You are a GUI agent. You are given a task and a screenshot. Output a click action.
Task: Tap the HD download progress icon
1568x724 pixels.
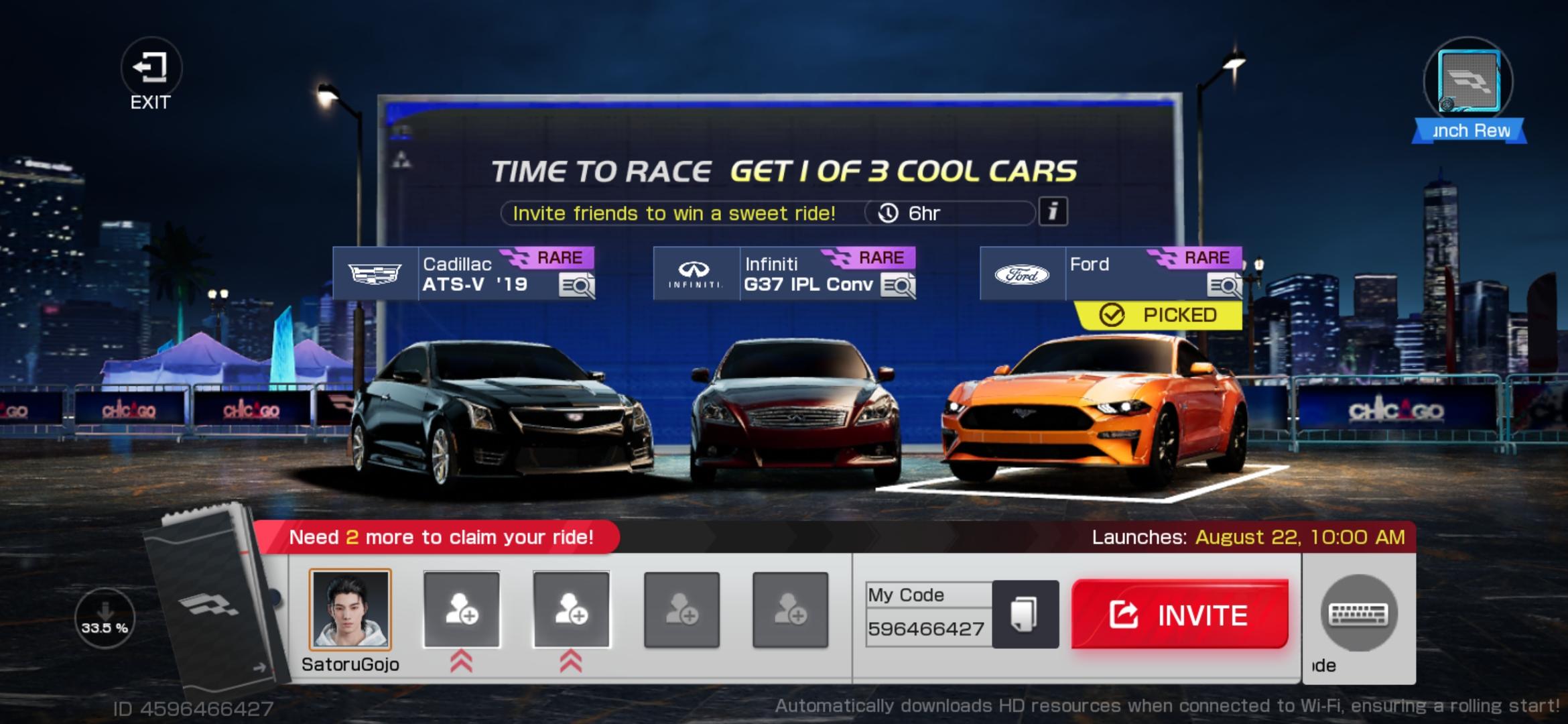click(105, 617)
